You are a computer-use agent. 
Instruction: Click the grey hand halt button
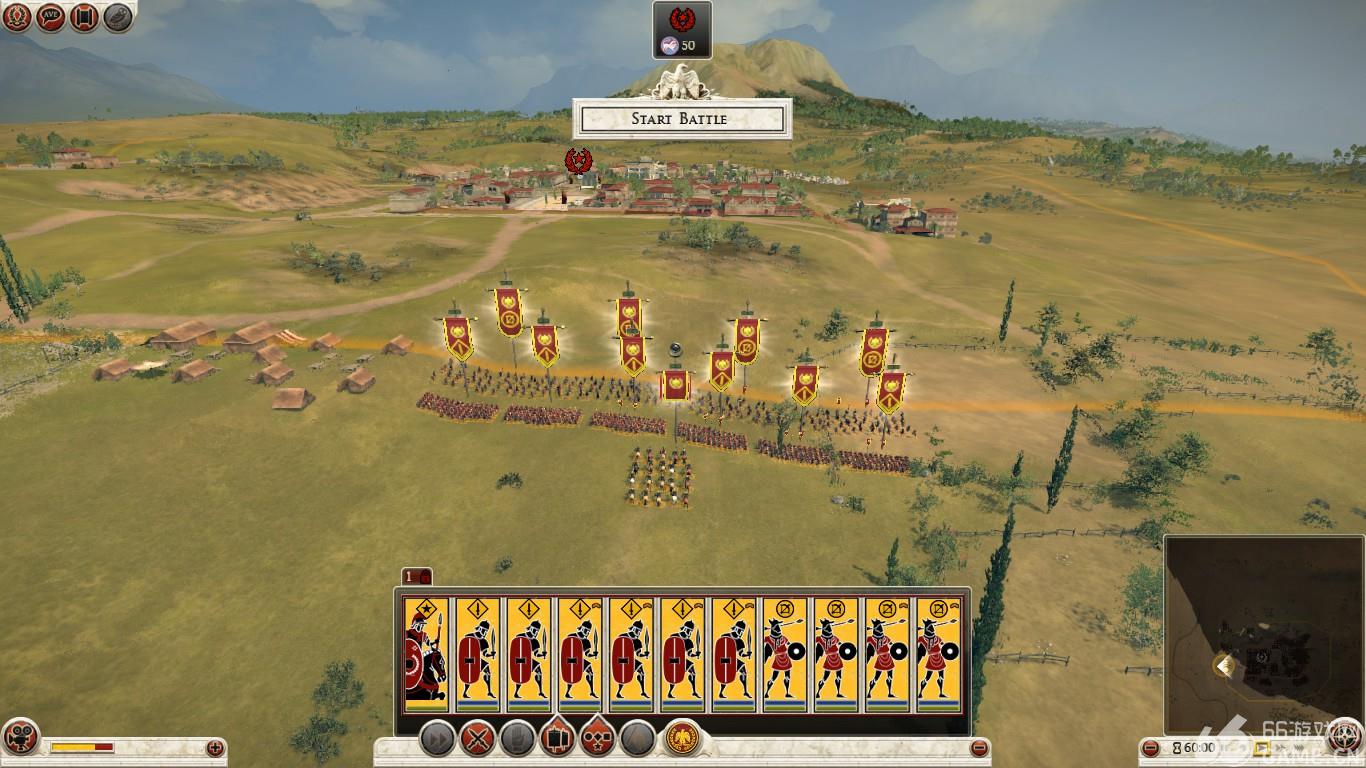[x=517, y=740]
